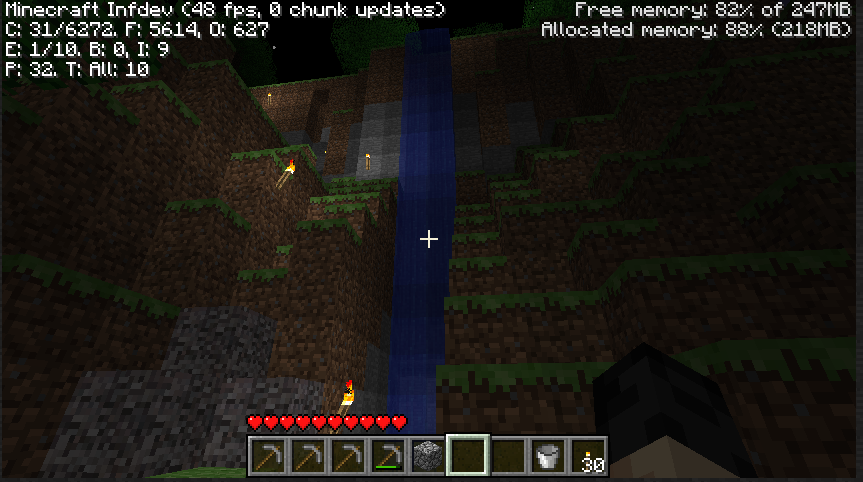Viewport: 863px width, 482px height.
Task: Click the highlighted empty hotbar slot
Action: [x=467, y=456]
